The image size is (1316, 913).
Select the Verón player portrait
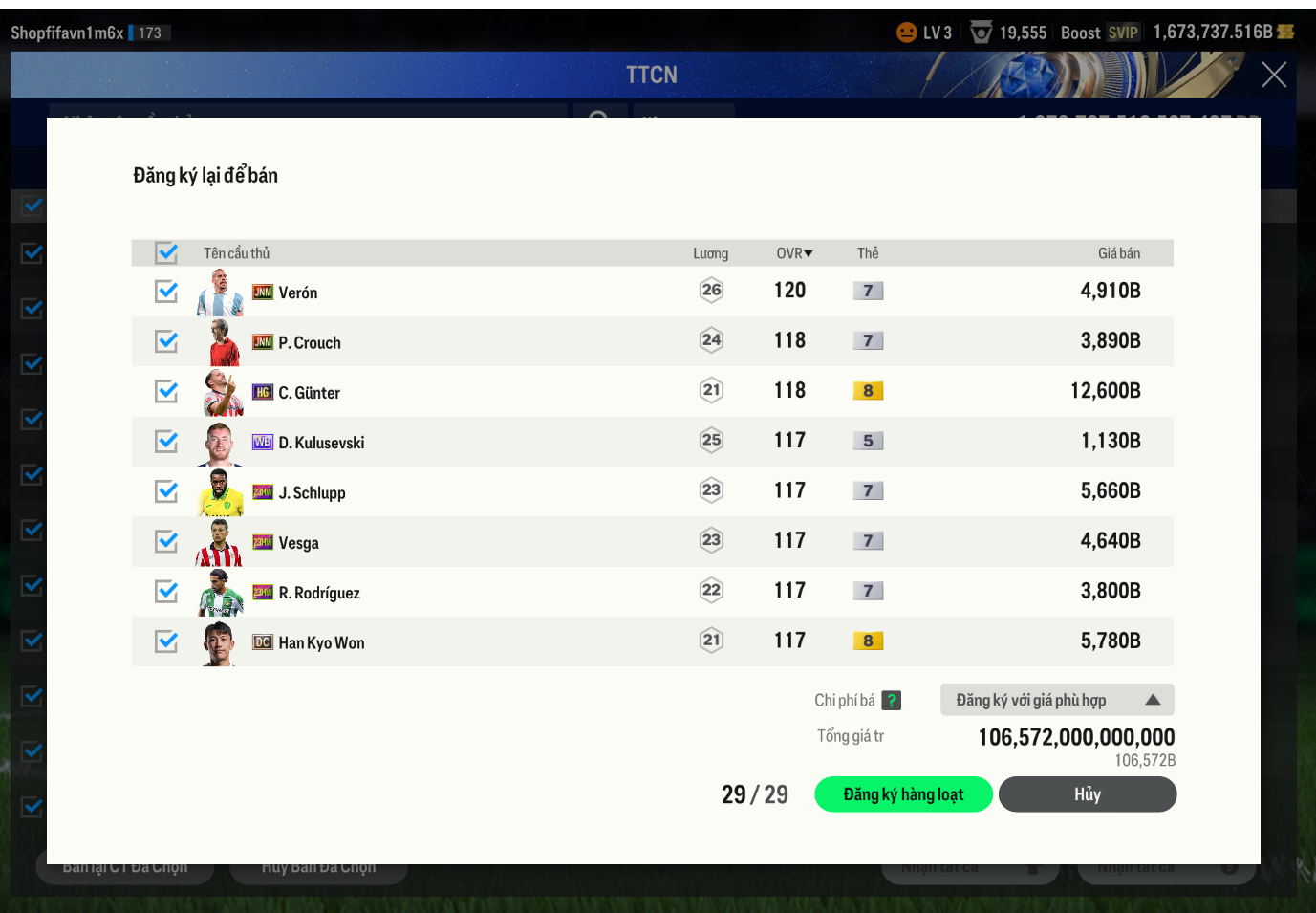point(220,293)
